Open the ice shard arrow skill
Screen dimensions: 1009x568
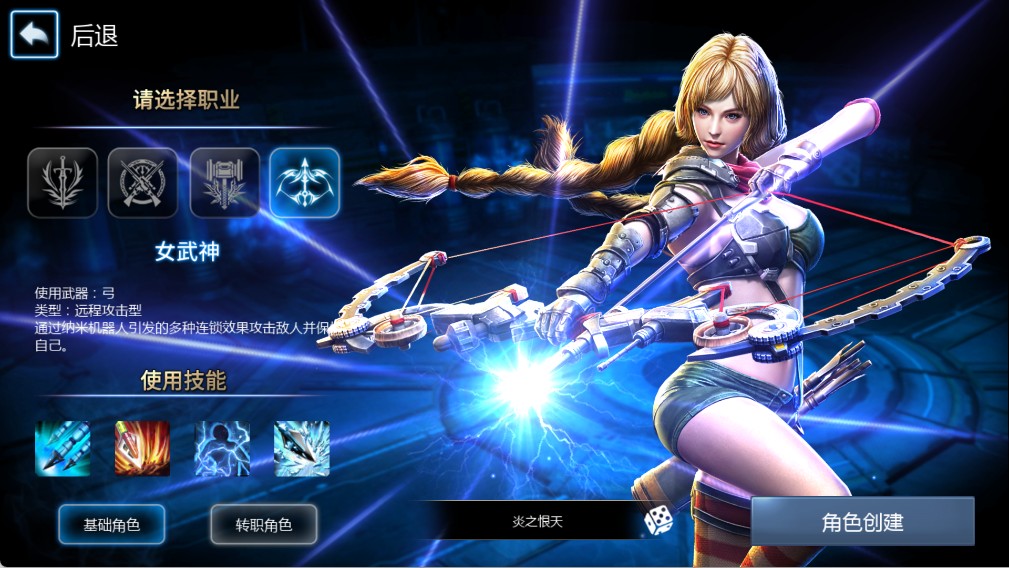coord(302,448)
